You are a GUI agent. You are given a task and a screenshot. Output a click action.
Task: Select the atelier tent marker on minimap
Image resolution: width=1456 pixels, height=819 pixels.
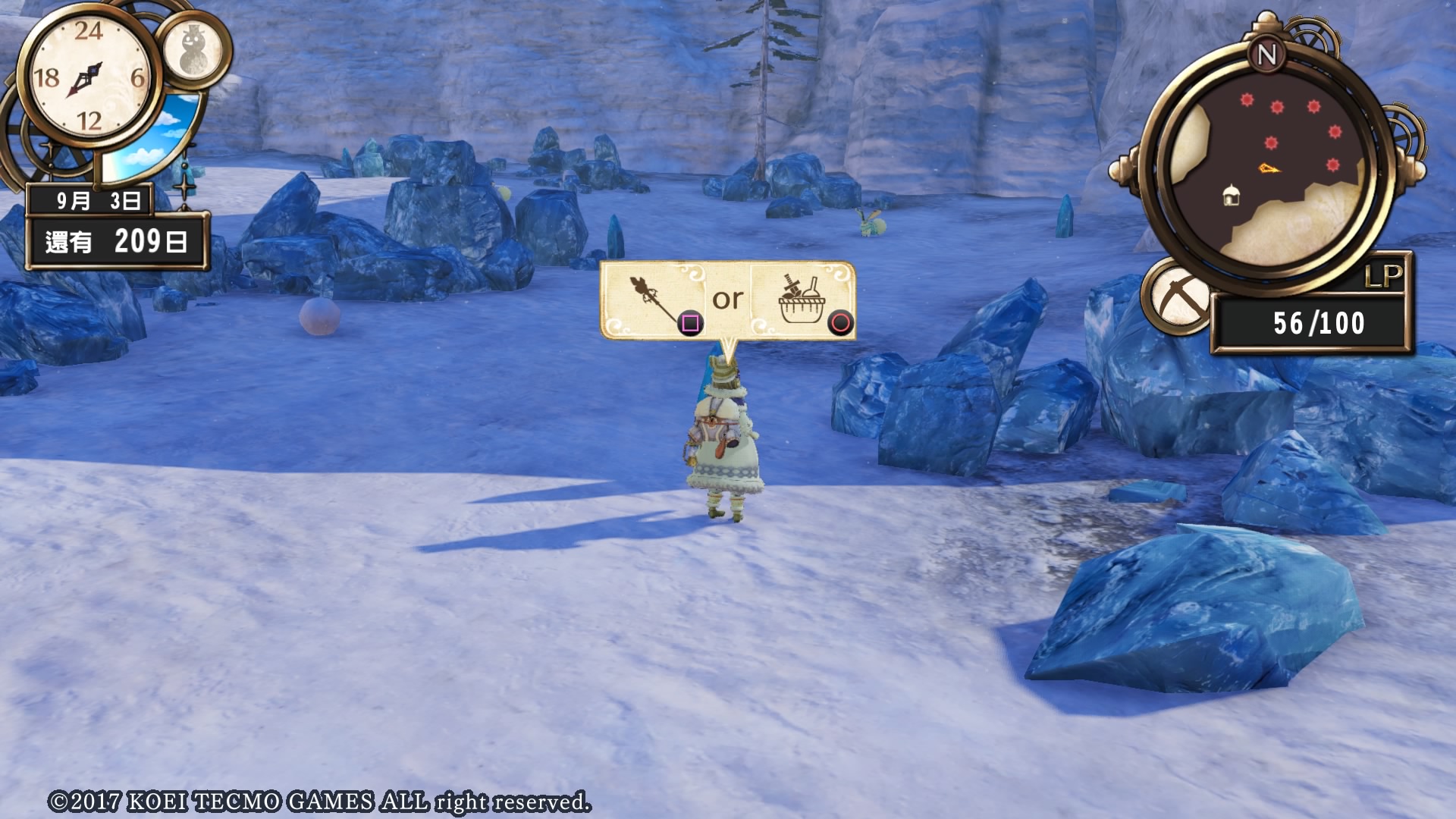[x=1231, y=197]
